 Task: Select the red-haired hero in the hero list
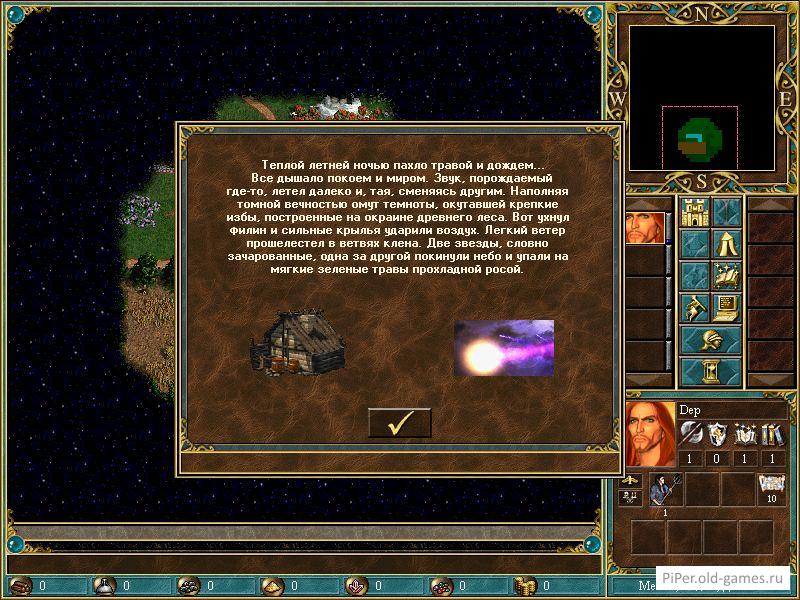coord(644,227)
